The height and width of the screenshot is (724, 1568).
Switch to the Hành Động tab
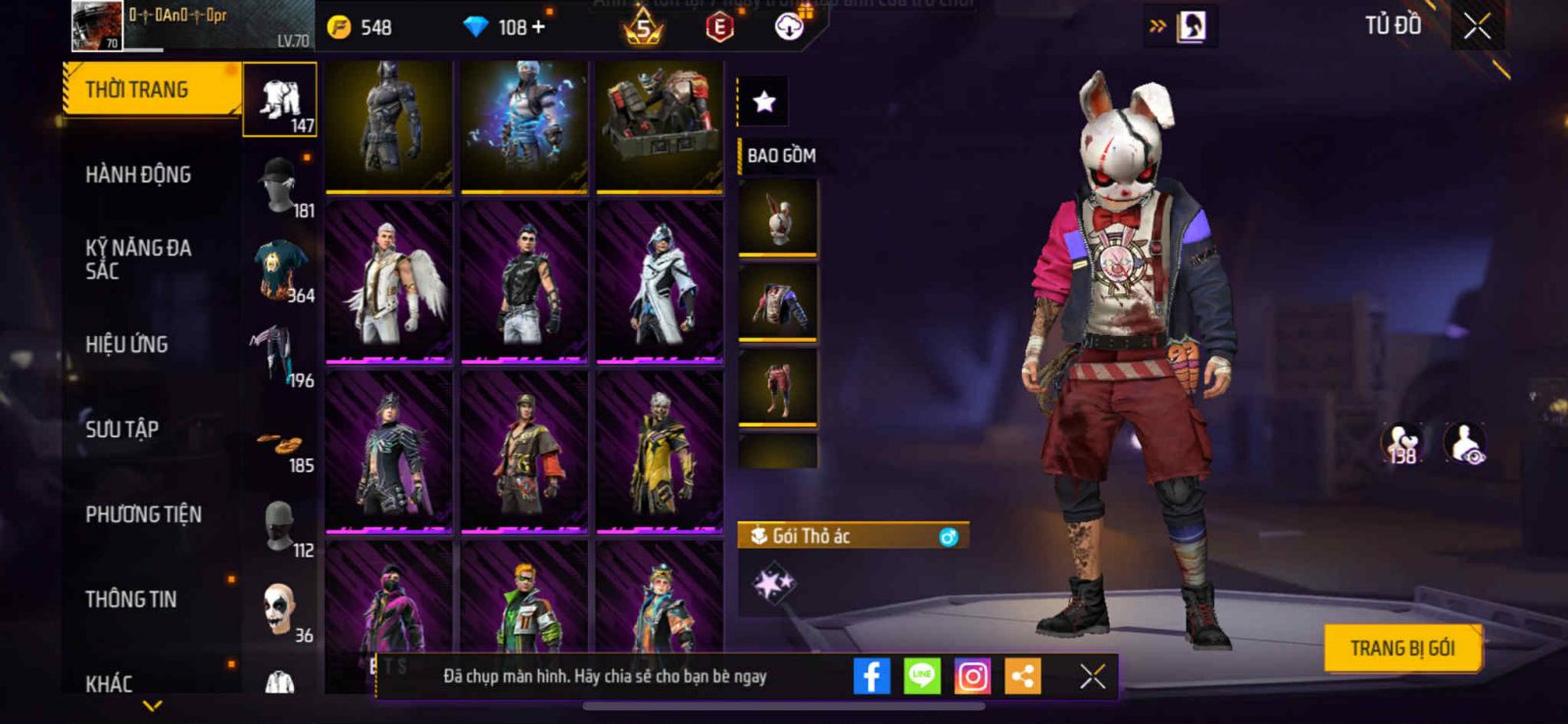(x=138, y=175)
